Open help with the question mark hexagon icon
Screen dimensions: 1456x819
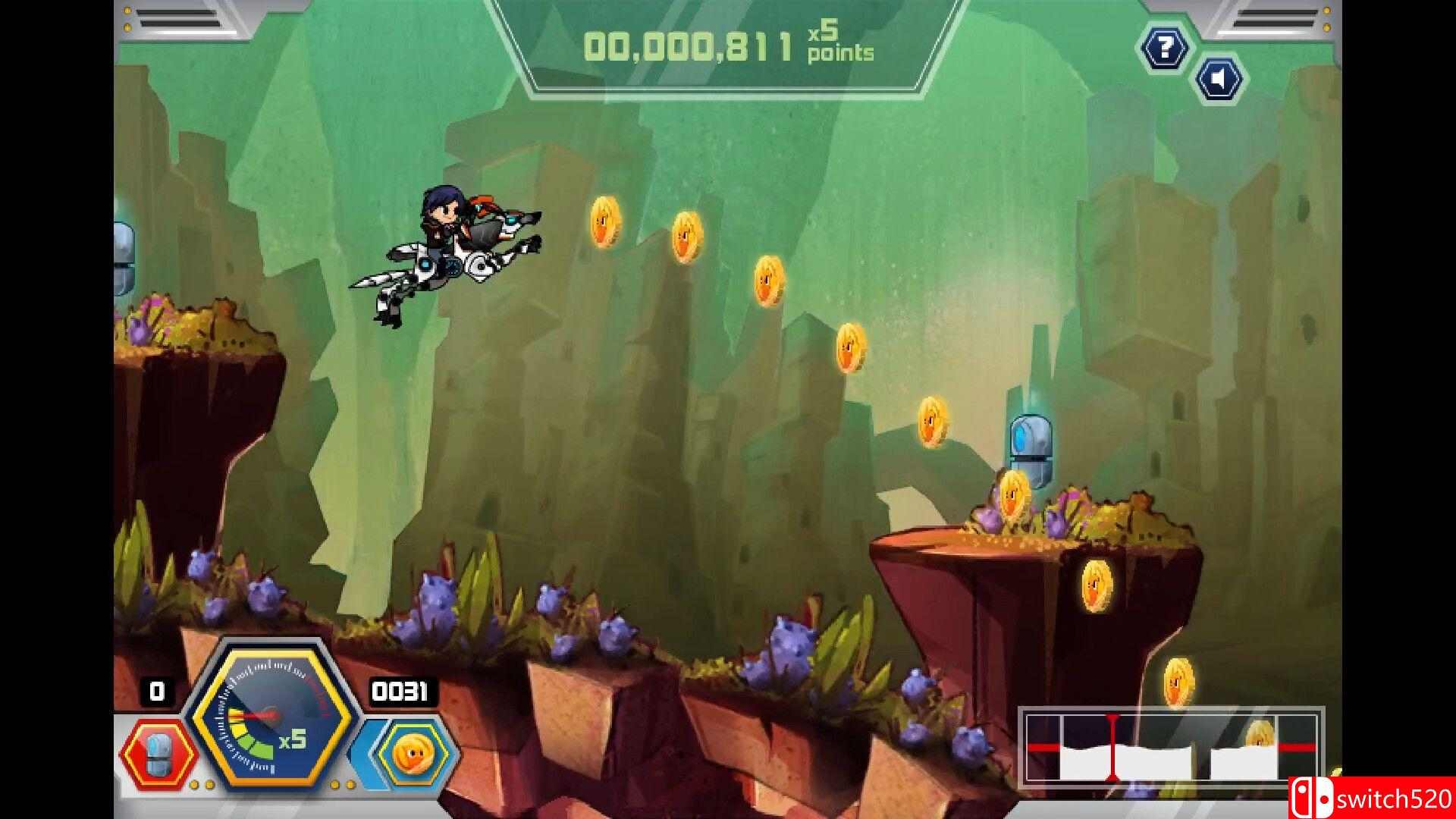click(x=1165, y=48)
